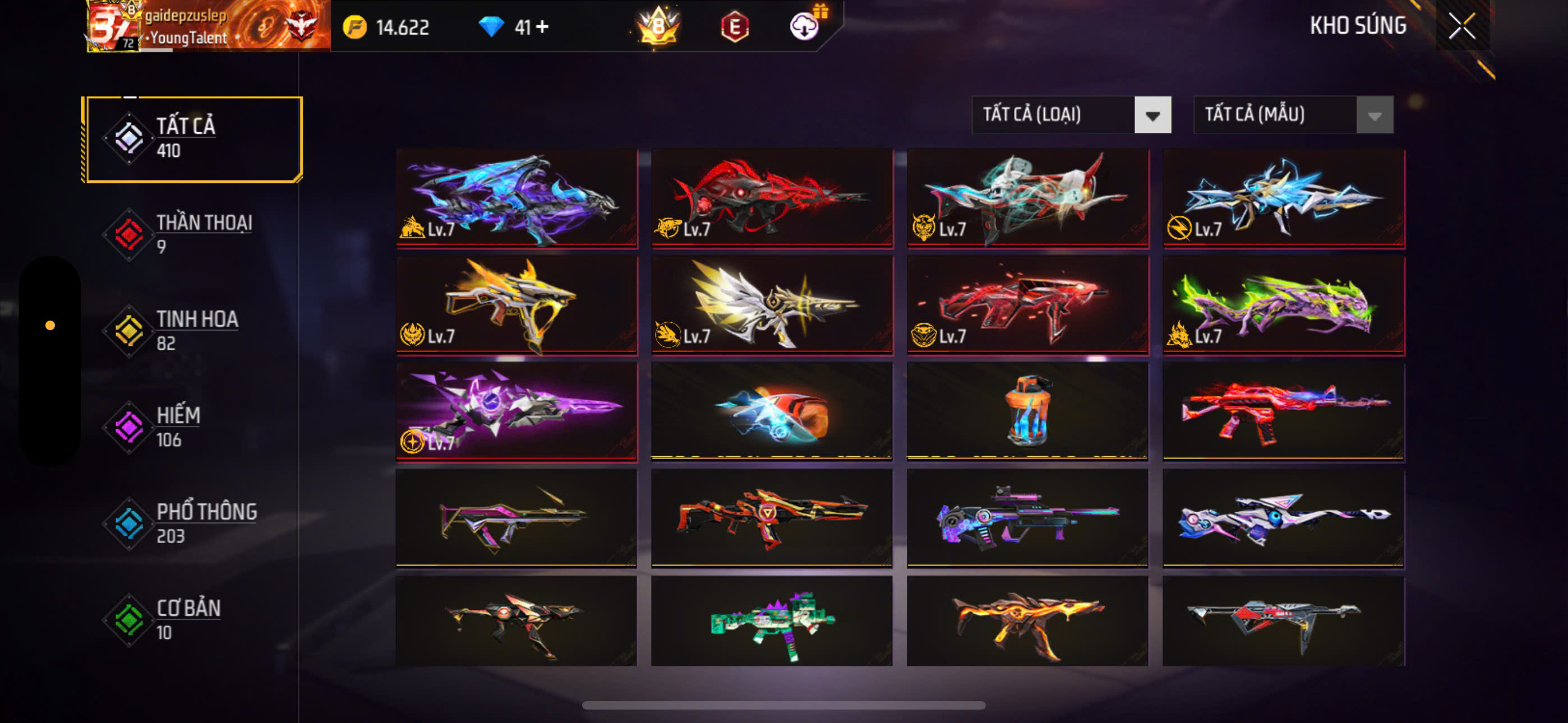Screen dimensions: 1568x723
Task: Pick the red demon Lv.7 gun skin
Action: tap(772, 198)
